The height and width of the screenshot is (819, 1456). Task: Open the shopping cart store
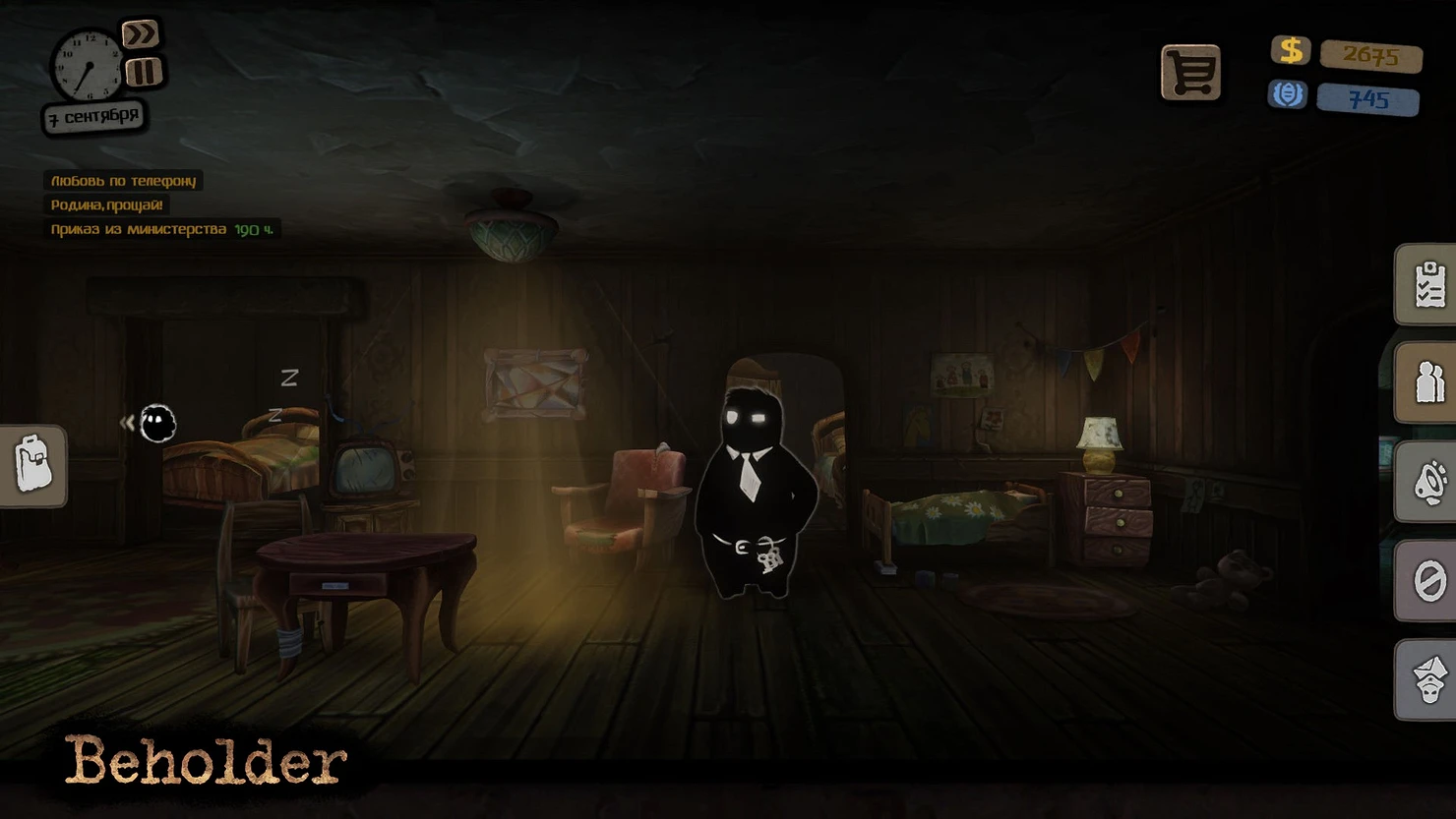pyautogui.click(x=1190, y=72)
